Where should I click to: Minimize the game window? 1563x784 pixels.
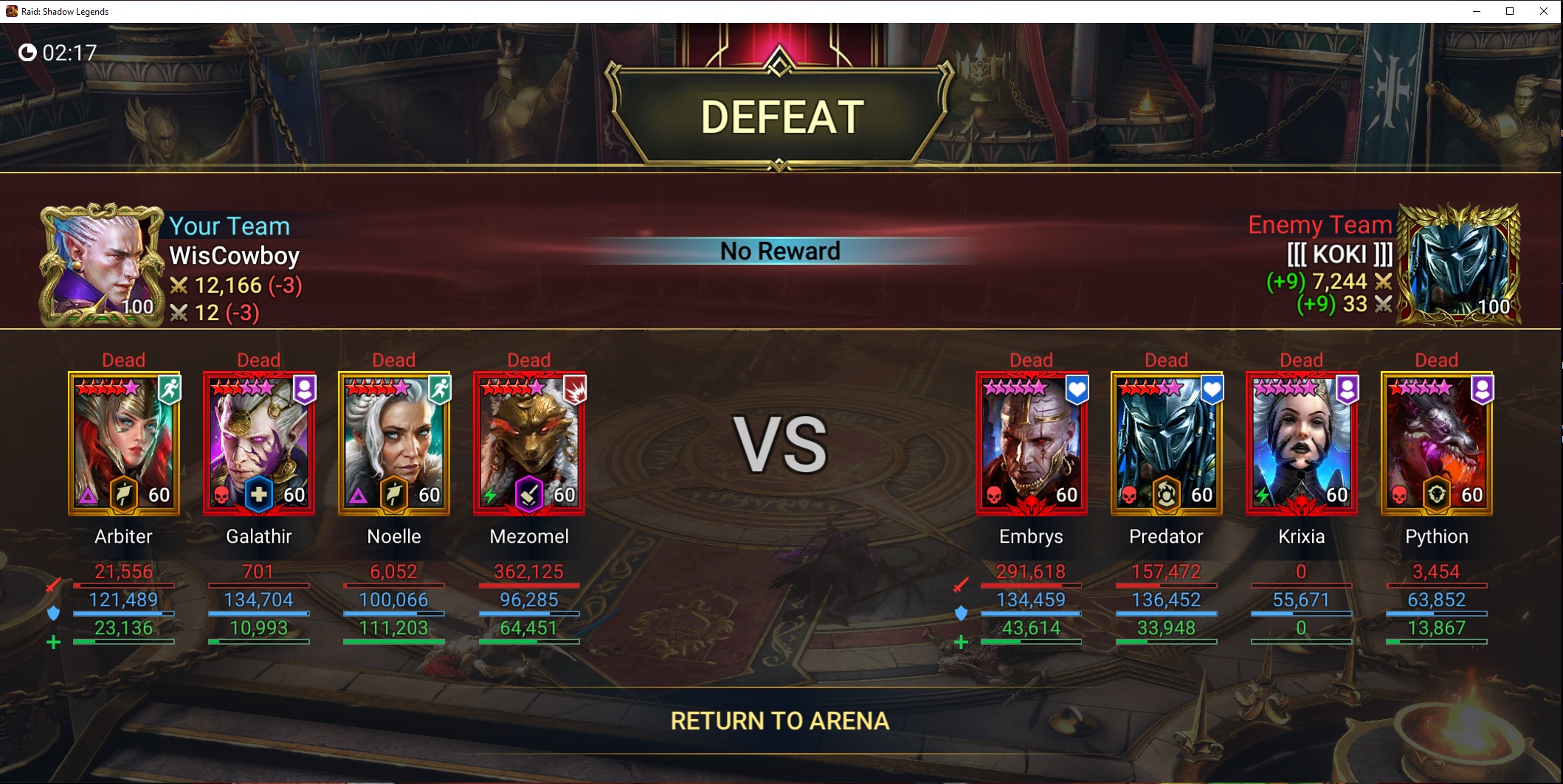(x=1477, y=11)
